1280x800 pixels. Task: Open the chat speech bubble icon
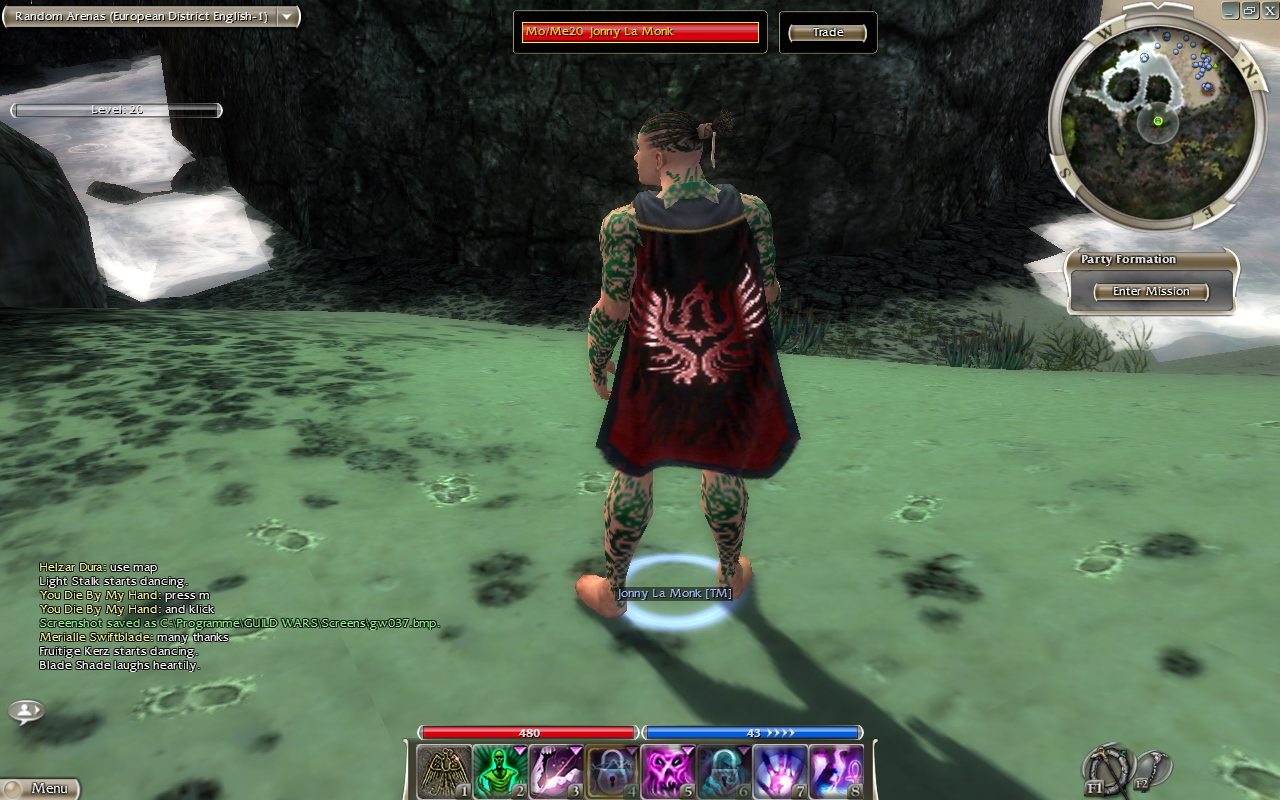[26, 712]
